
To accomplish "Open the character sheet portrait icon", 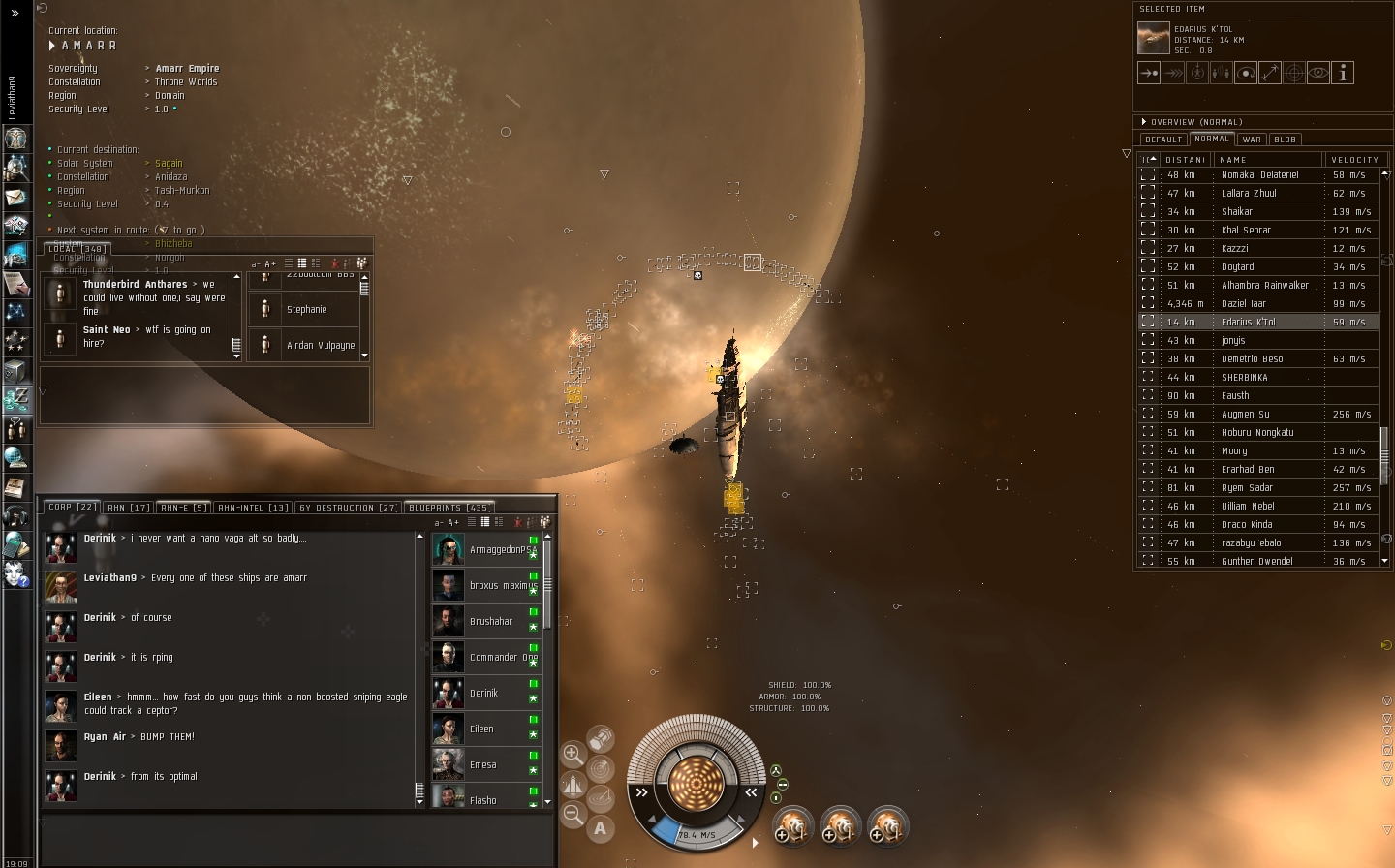I will pos(16,139).
